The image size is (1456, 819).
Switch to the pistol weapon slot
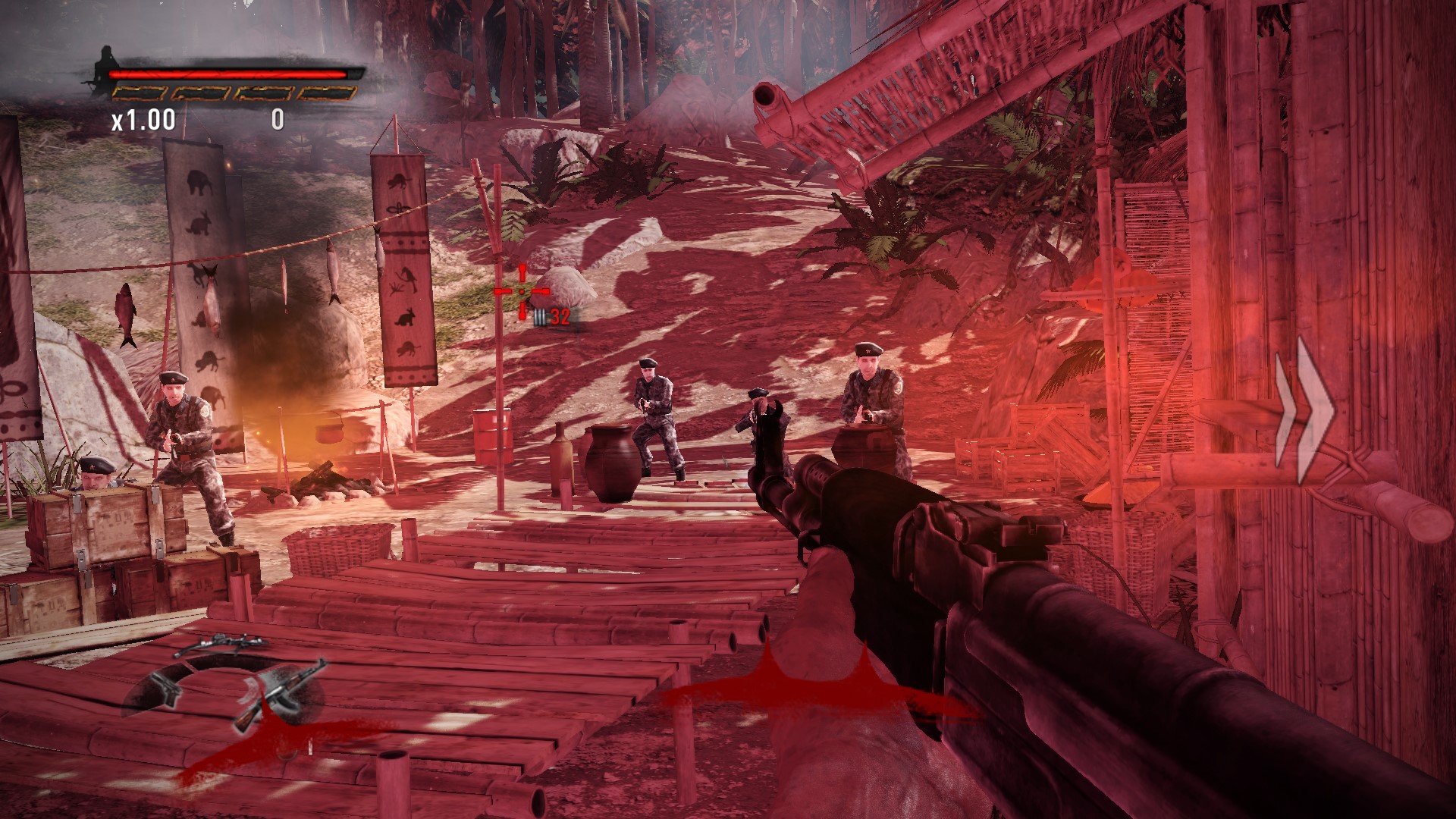tap(165, 687)
